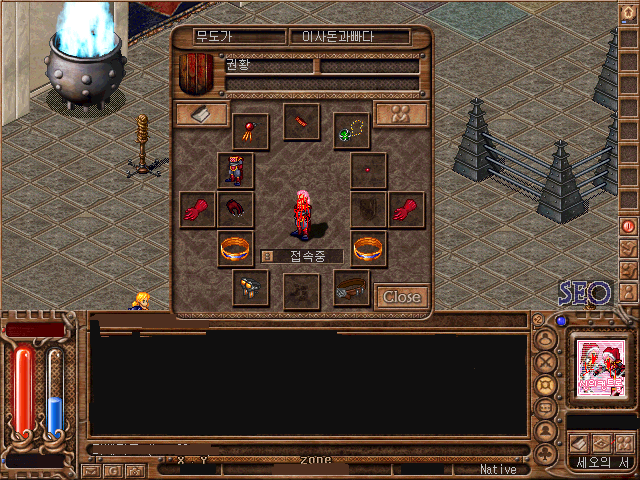Select the red tassel charm slot
The height and width of the screenshot is (480, 640).
tap(250, 130)
